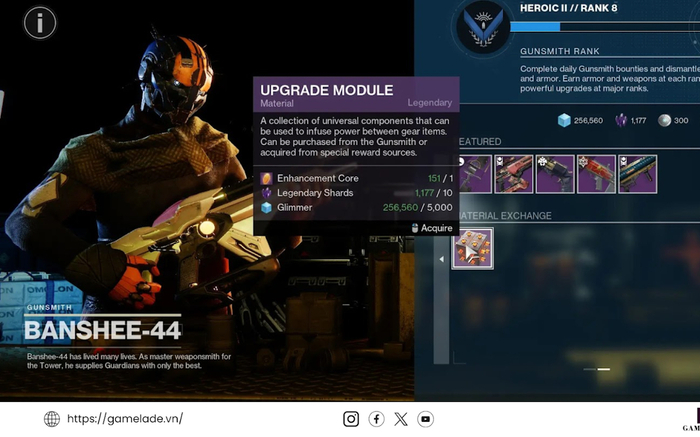Pick the dark hand cannon featured weapon
Image resolution: width=700 pixels, height=437 pixels.
[x=555, y=173]
